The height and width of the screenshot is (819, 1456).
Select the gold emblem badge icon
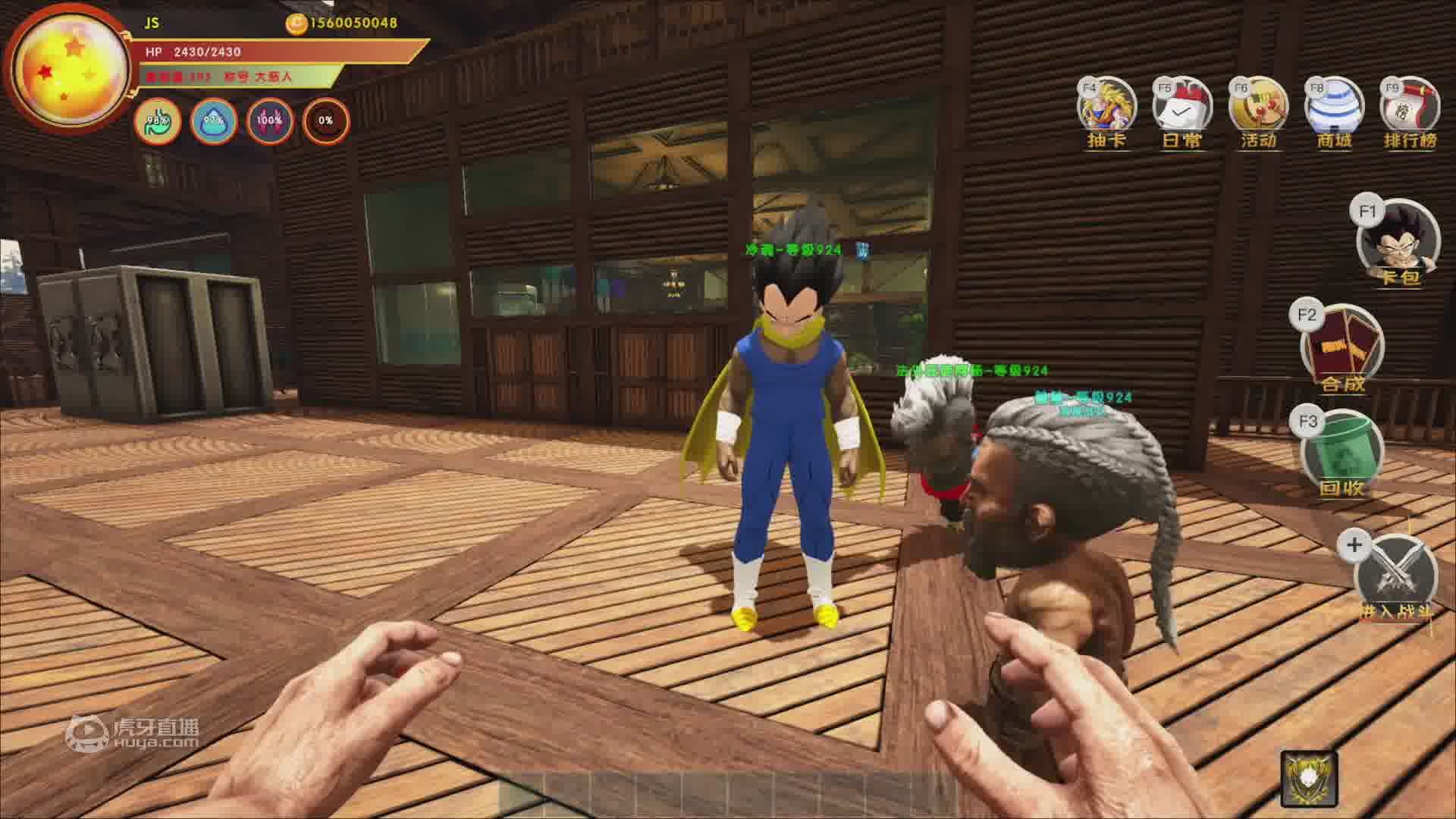click(x=1309, y=779)
